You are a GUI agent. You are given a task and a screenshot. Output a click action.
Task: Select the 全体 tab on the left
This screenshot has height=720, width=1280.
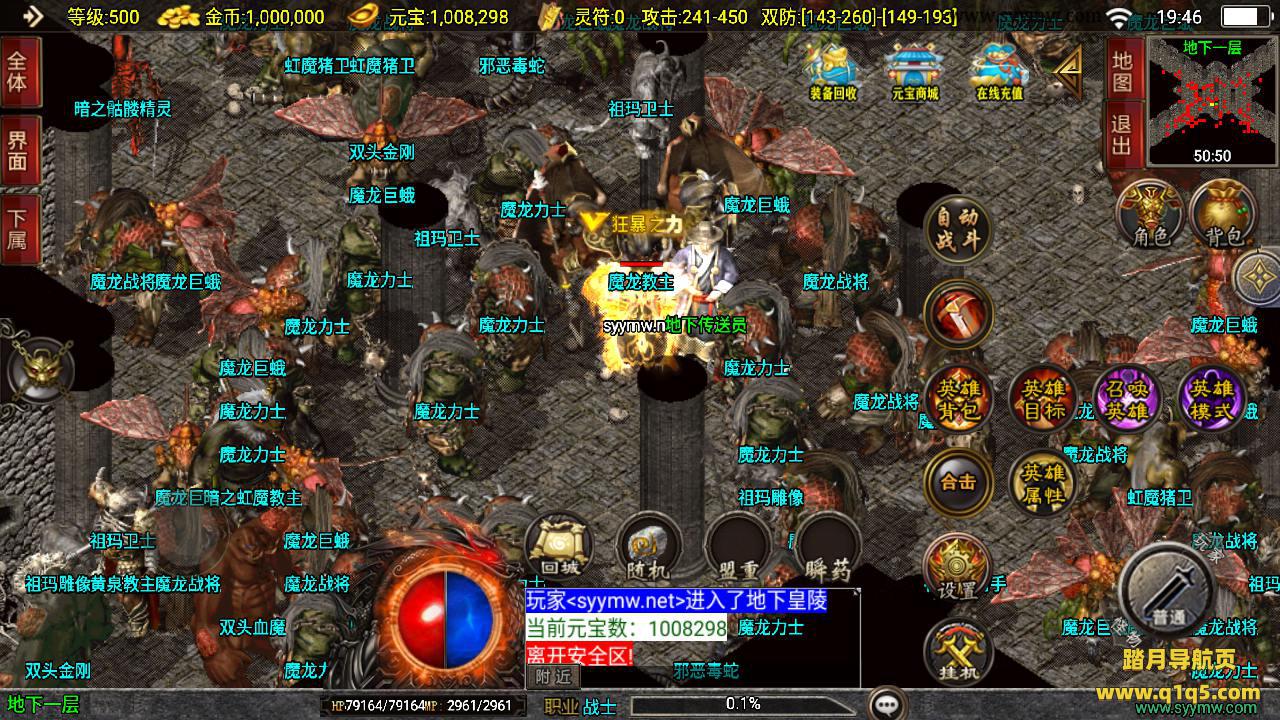18,70
